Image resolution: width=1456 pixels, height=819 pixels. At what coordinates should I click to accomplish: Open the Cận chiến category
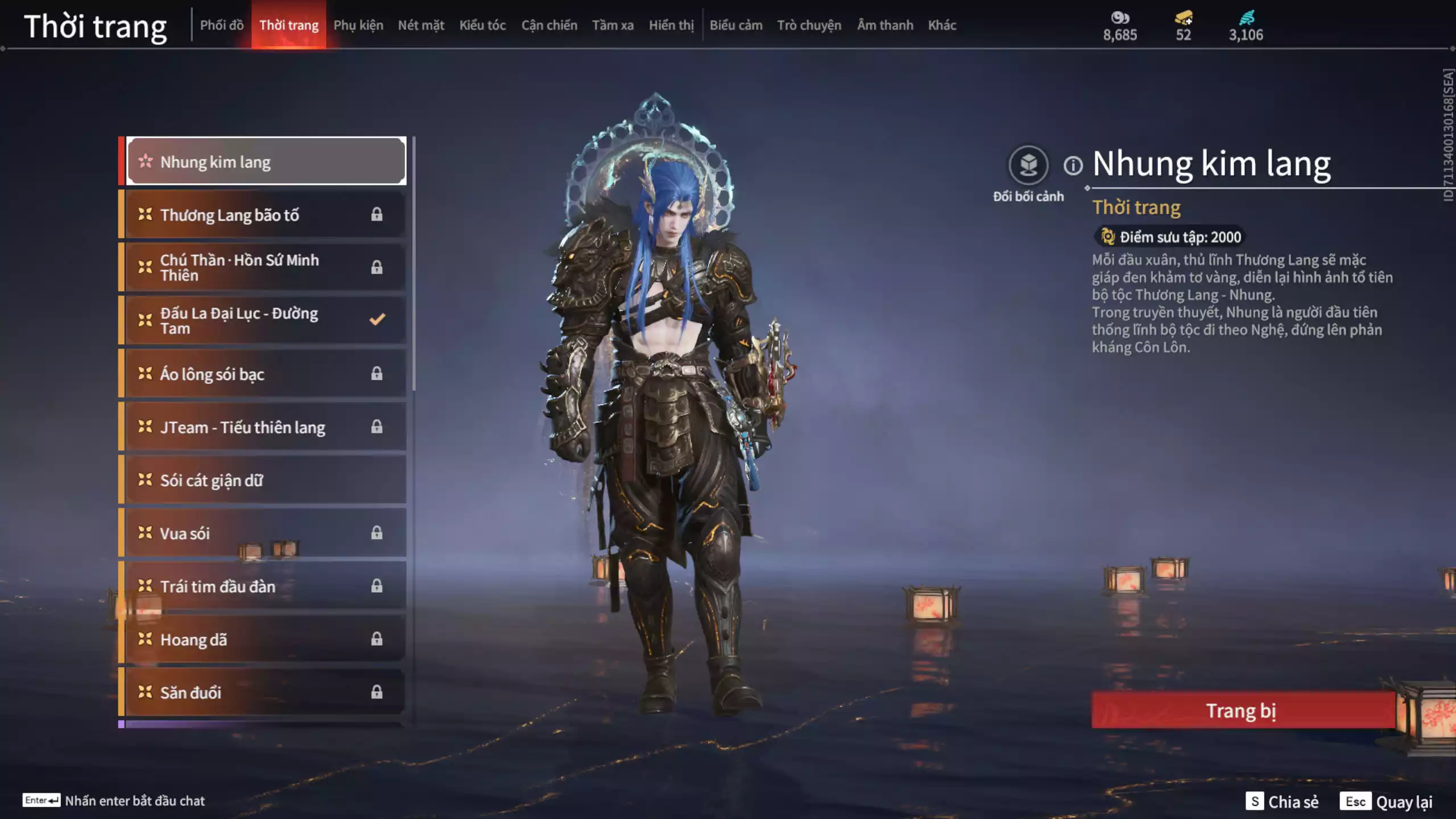[549, 25]
